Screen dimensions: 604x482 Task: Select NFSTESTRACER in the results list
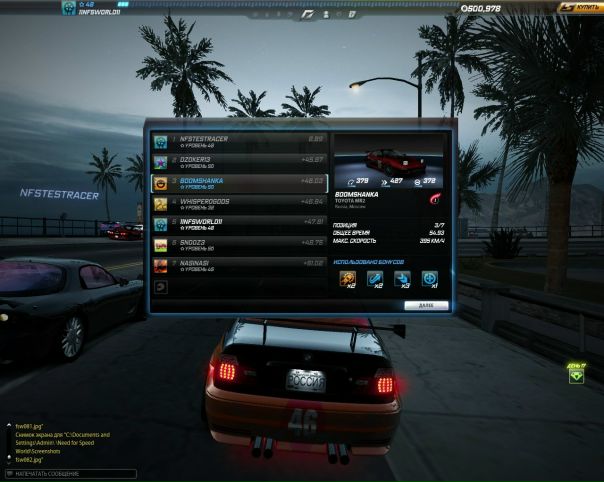click(239, 140)
